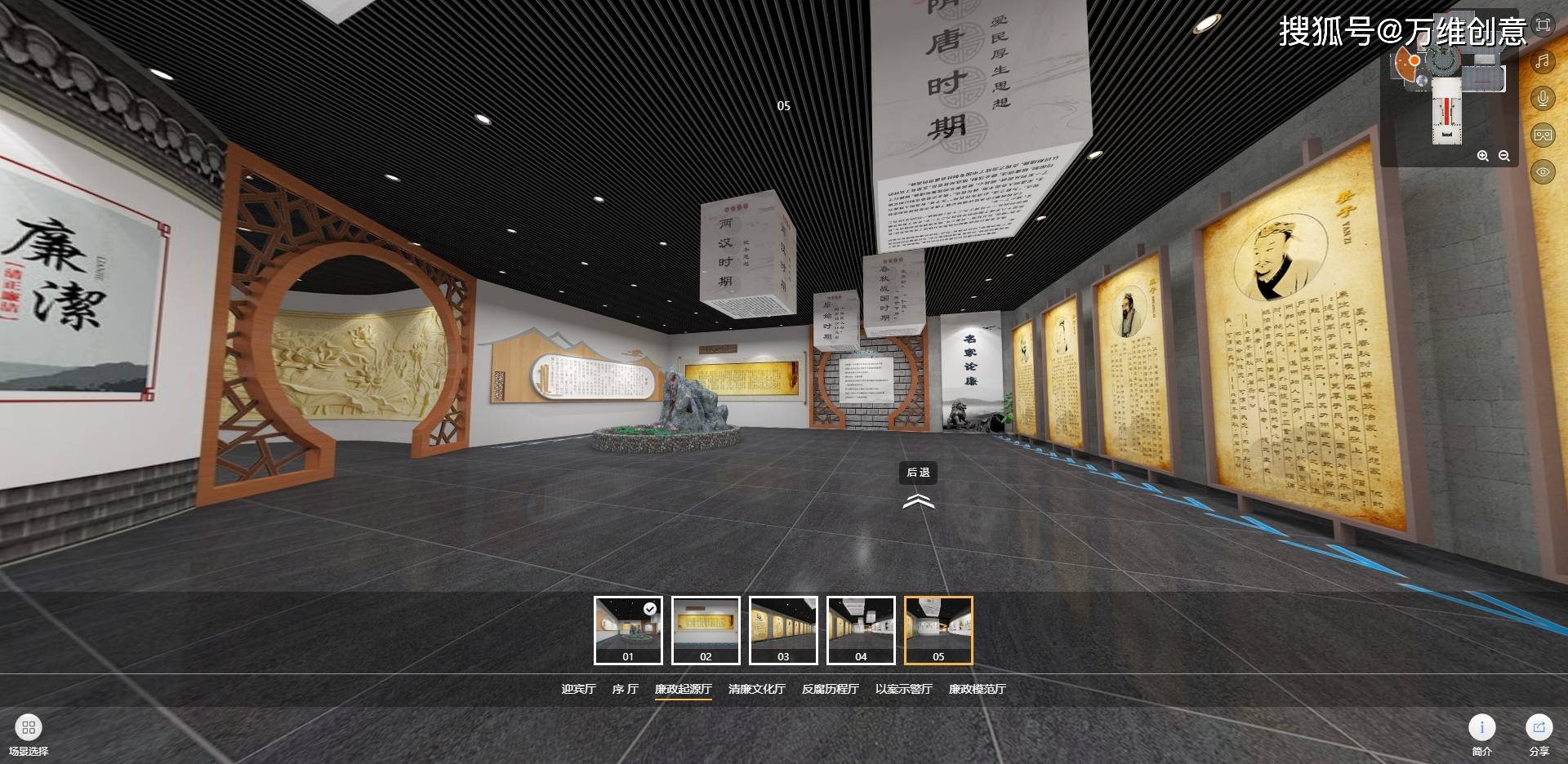This screenshot has width=1568, height=764.
Task: Select the highlighted scene thumbnail 05
Action: [938, 630]
